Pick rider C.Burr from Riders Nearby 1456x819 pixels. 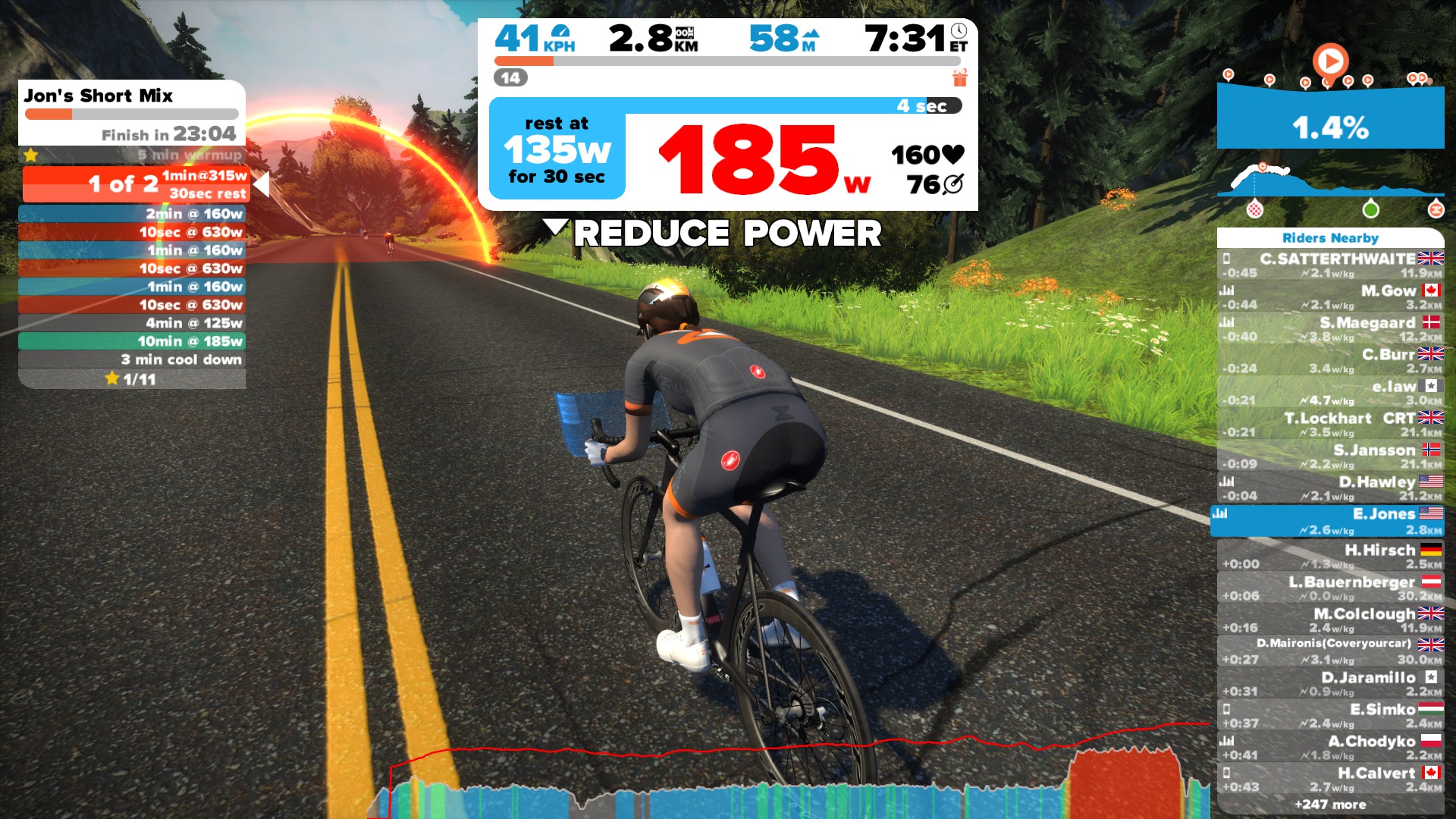(x=1331, y=361)
